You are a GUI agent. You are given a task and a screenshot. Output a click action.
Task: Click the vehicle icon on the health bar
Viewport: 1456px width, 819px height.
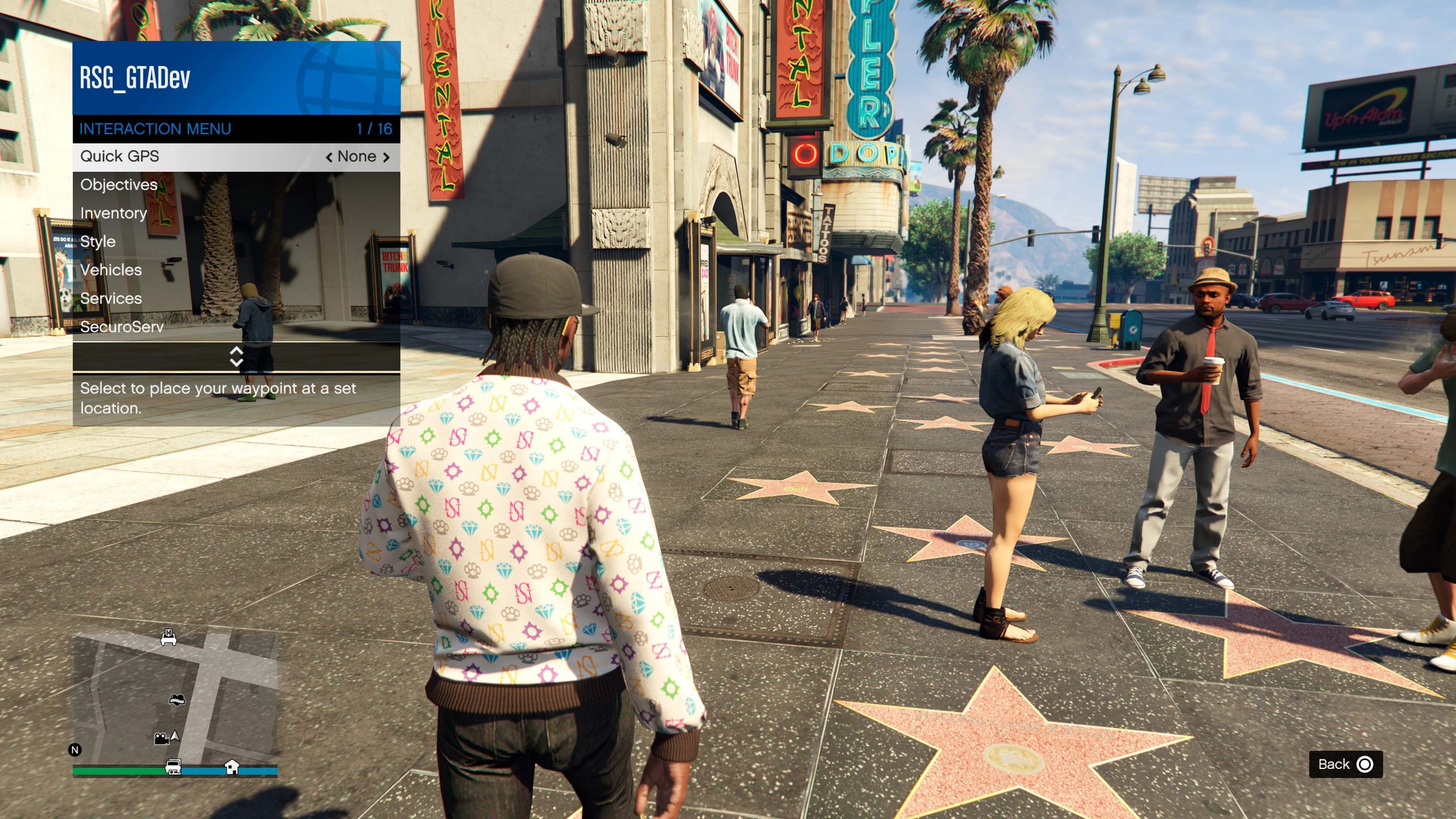[172, 766]
